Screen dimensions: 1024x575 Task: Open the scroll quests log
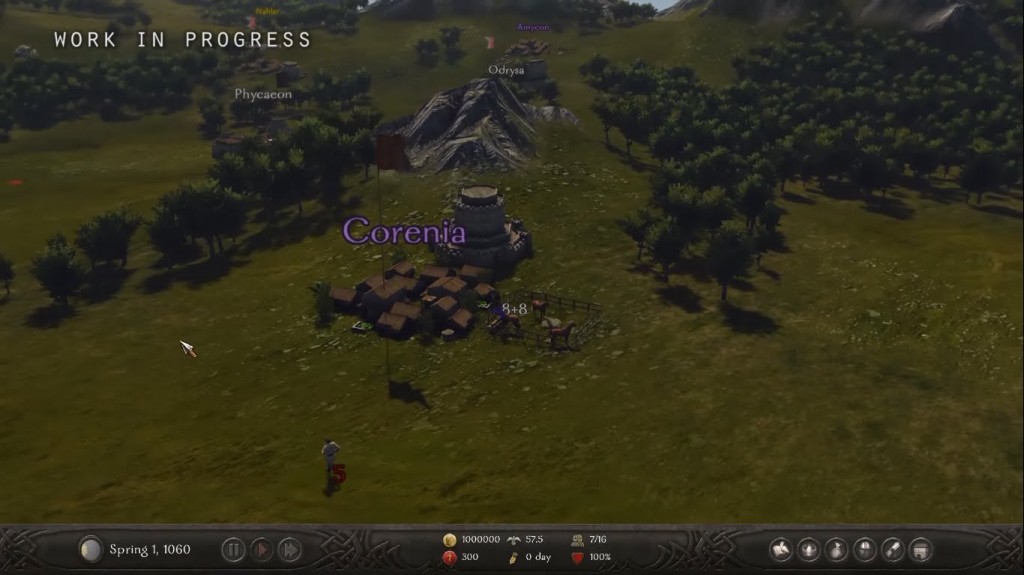pos(893,549)
